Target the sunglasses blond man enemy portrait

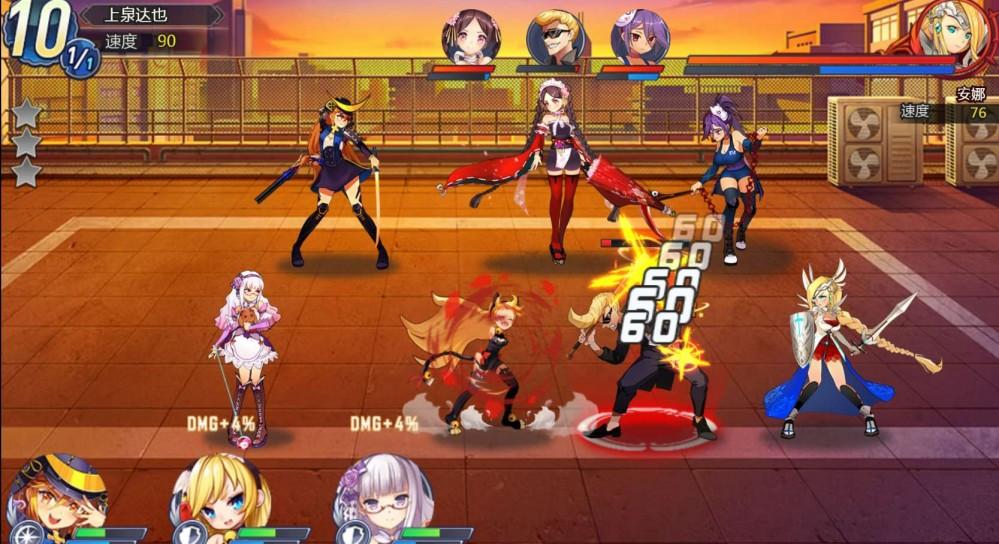pyautogui.click(x=555, y=38)
